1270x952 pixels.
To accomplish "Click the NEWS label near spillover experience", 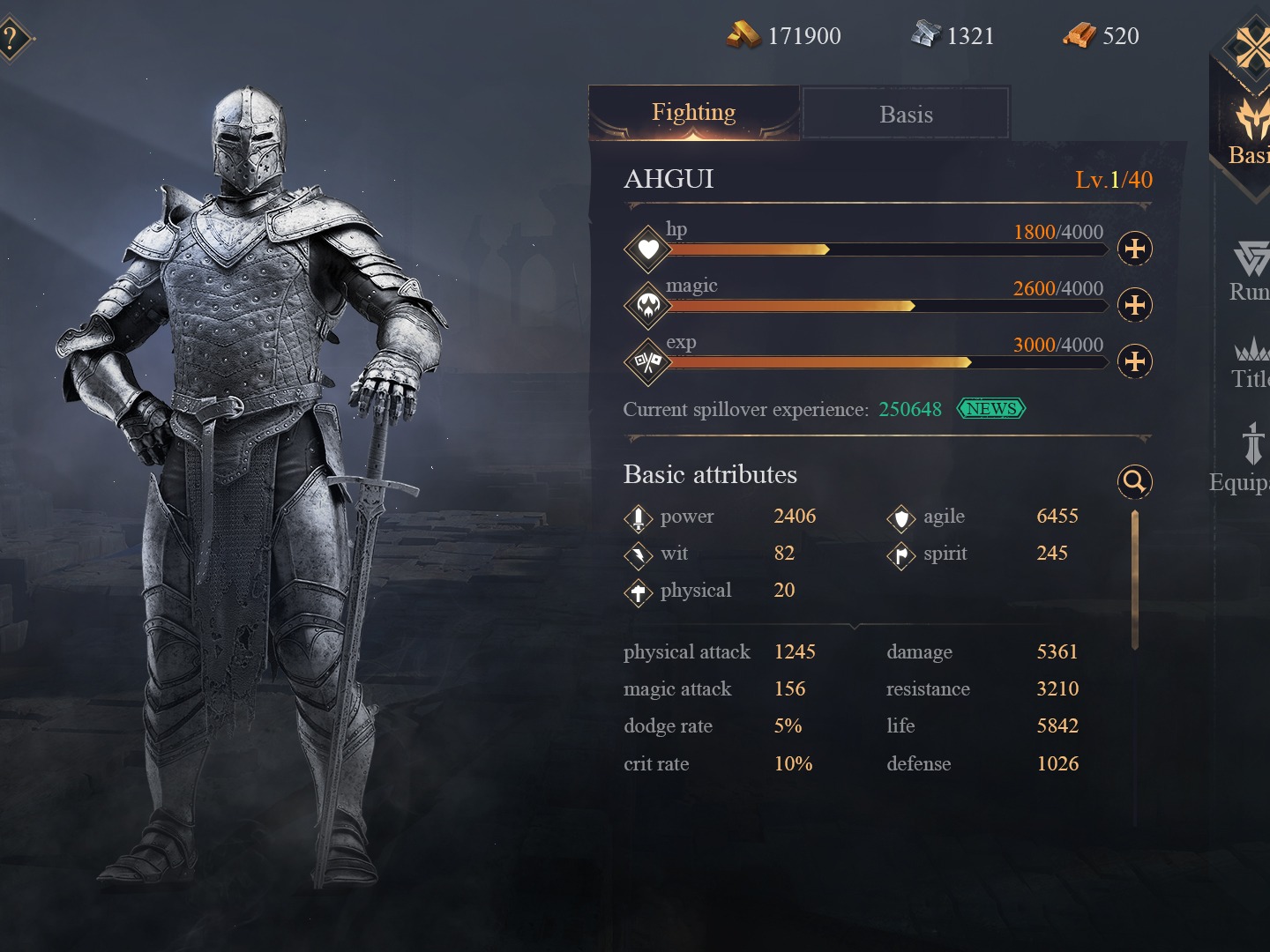I will pyautogui.click(x=991, y=409).
